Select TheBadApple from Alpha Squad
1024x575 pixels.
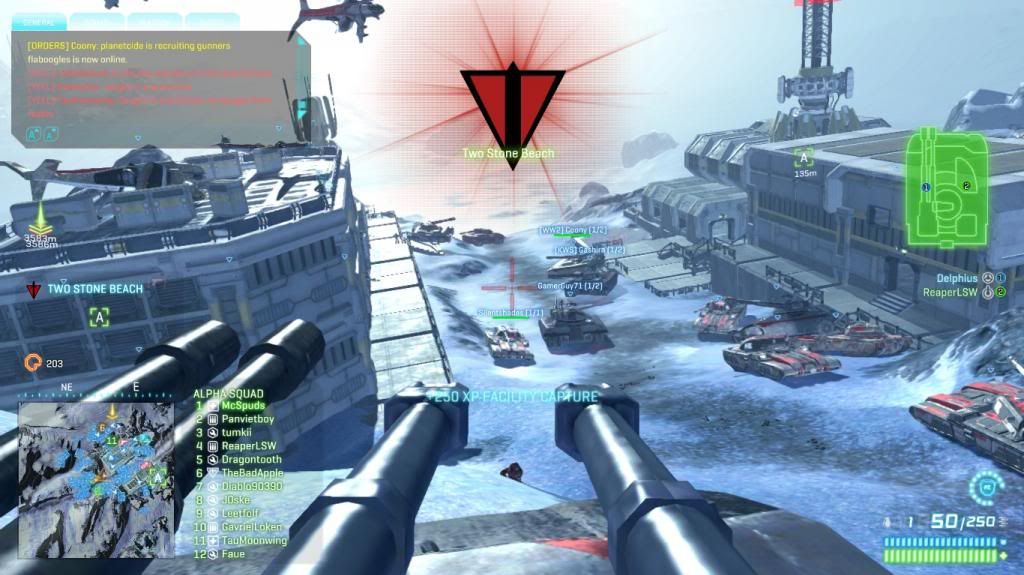(x=252, y=472)
